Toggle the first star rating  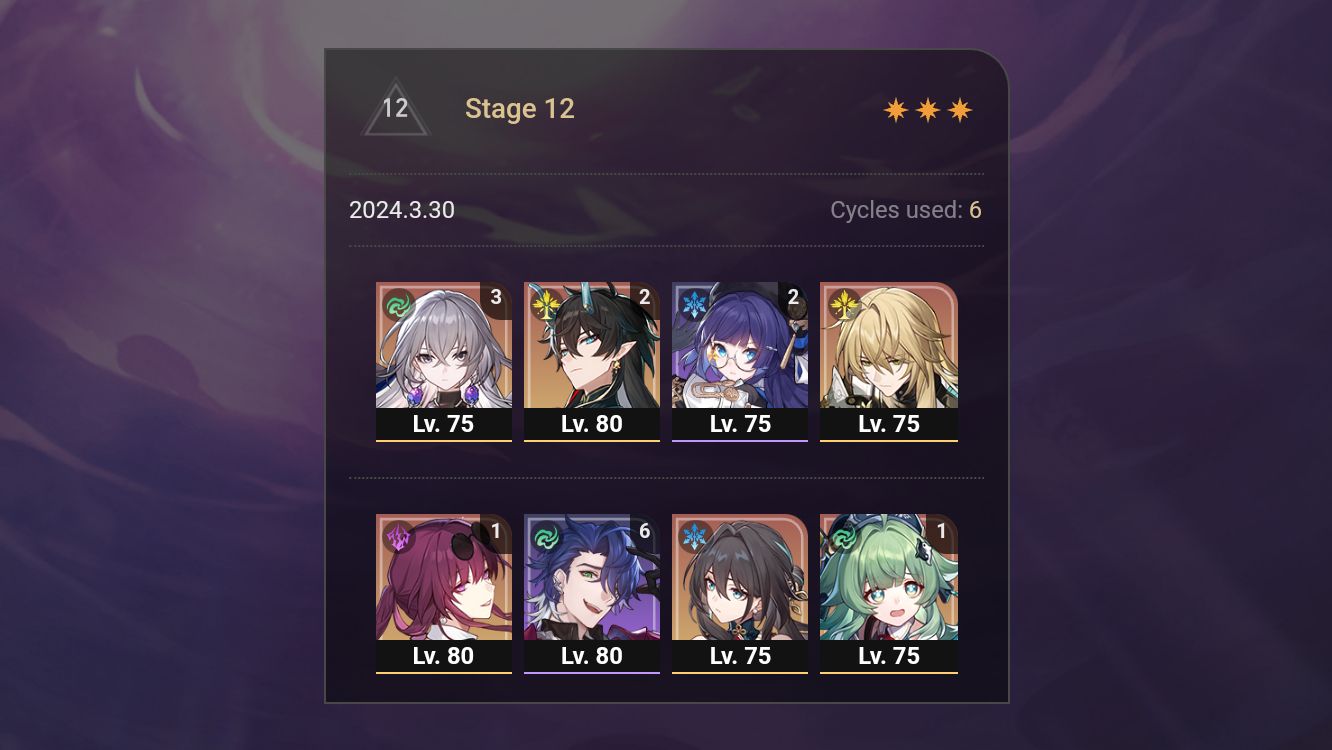[x=898, y=108]
